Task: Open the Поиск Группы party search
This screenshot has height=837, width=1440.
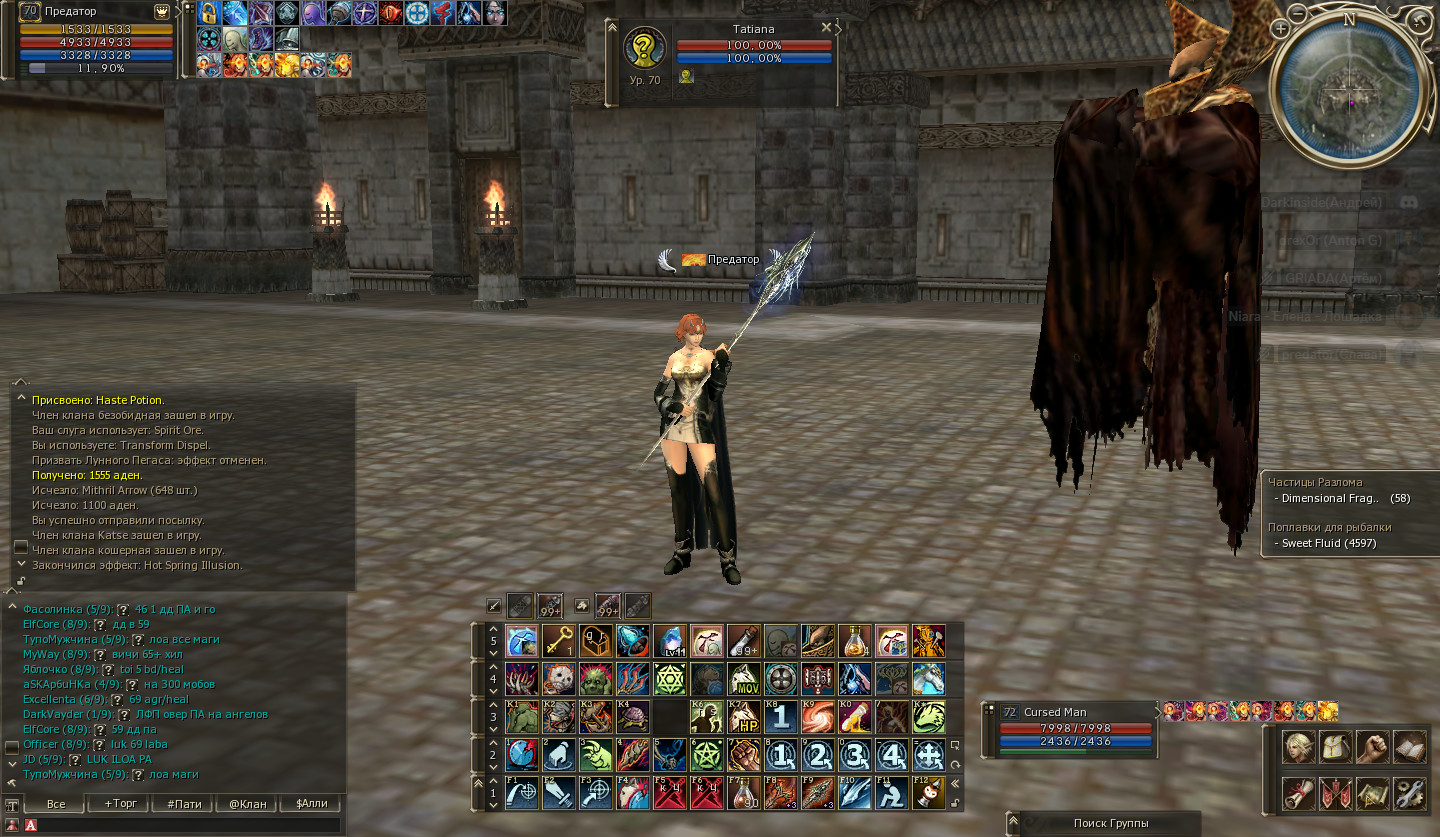Action: [x=1110, y=824]
